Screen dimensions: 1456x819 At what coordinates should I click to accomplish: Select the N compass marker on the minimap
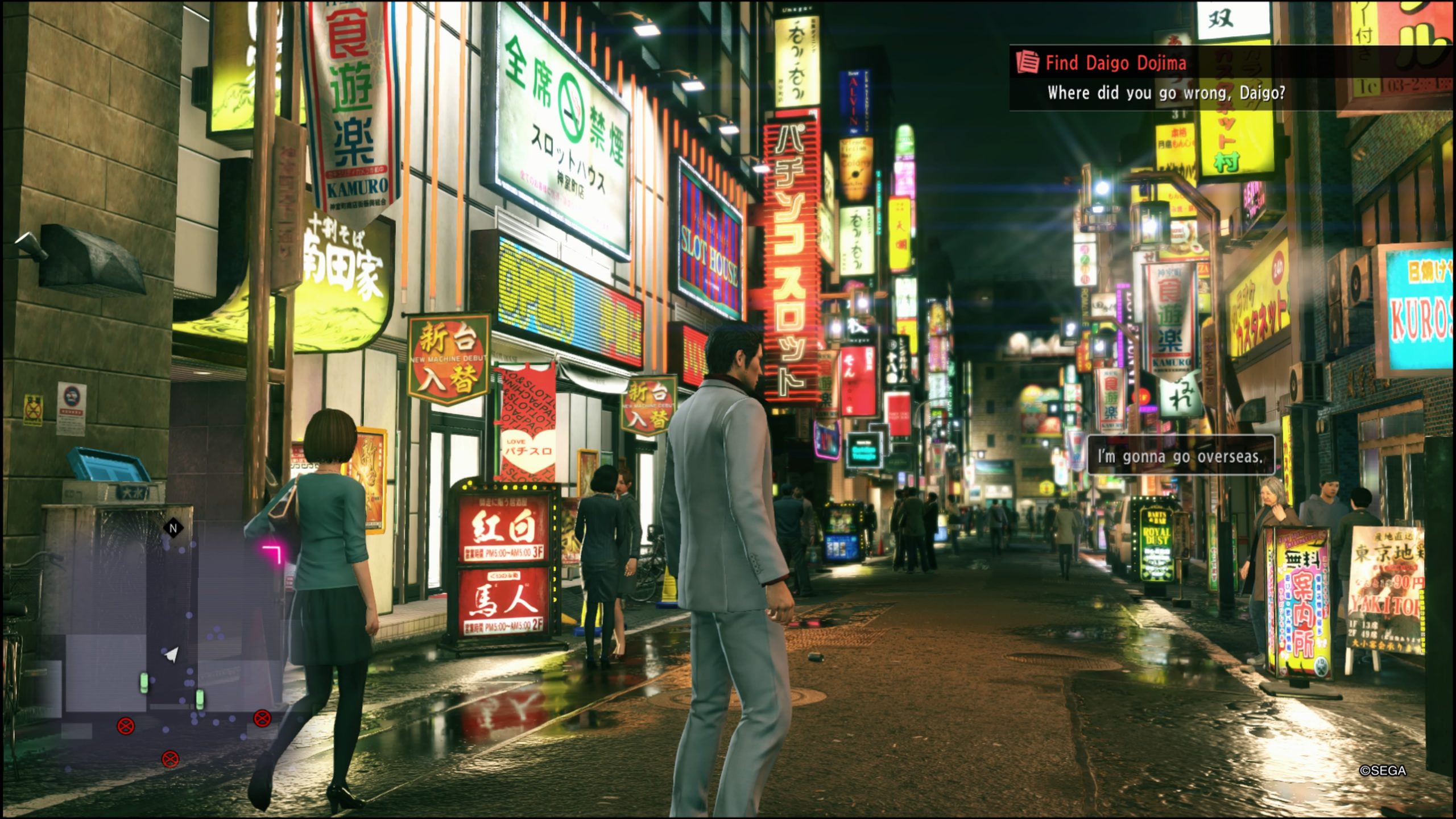173,528
